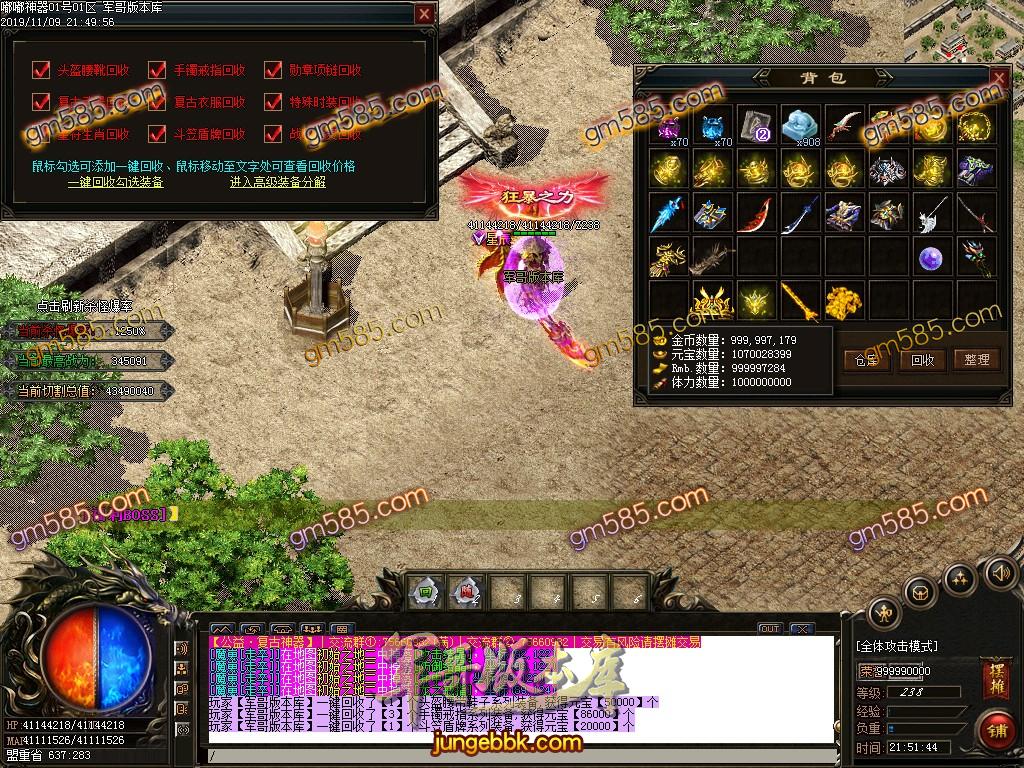1024x768 pixels.
Task: Close the equipment recycle panel
Action: point(424,14)
